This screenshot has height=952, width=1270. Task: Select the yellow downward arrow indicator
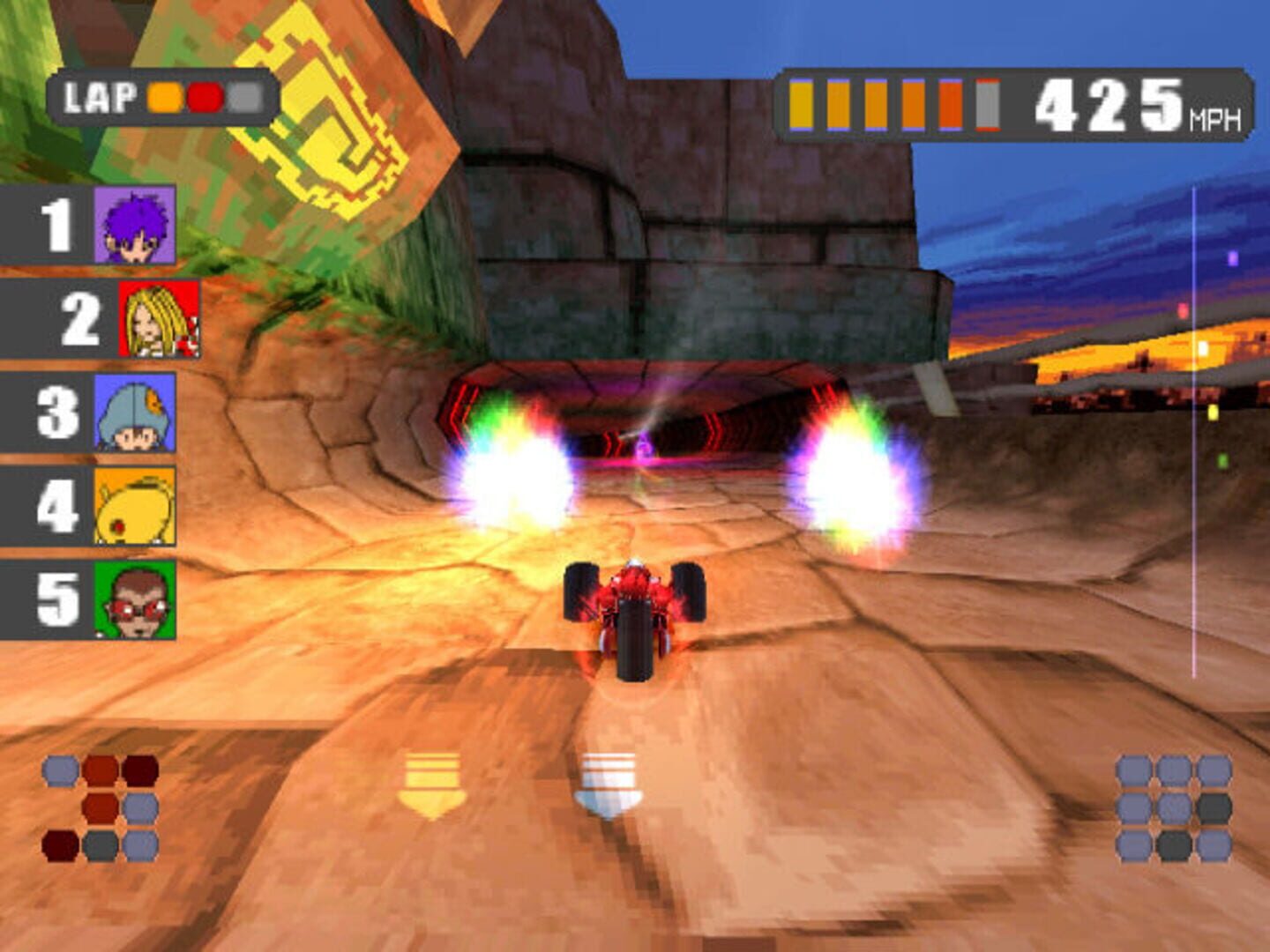tap(431, 785)
